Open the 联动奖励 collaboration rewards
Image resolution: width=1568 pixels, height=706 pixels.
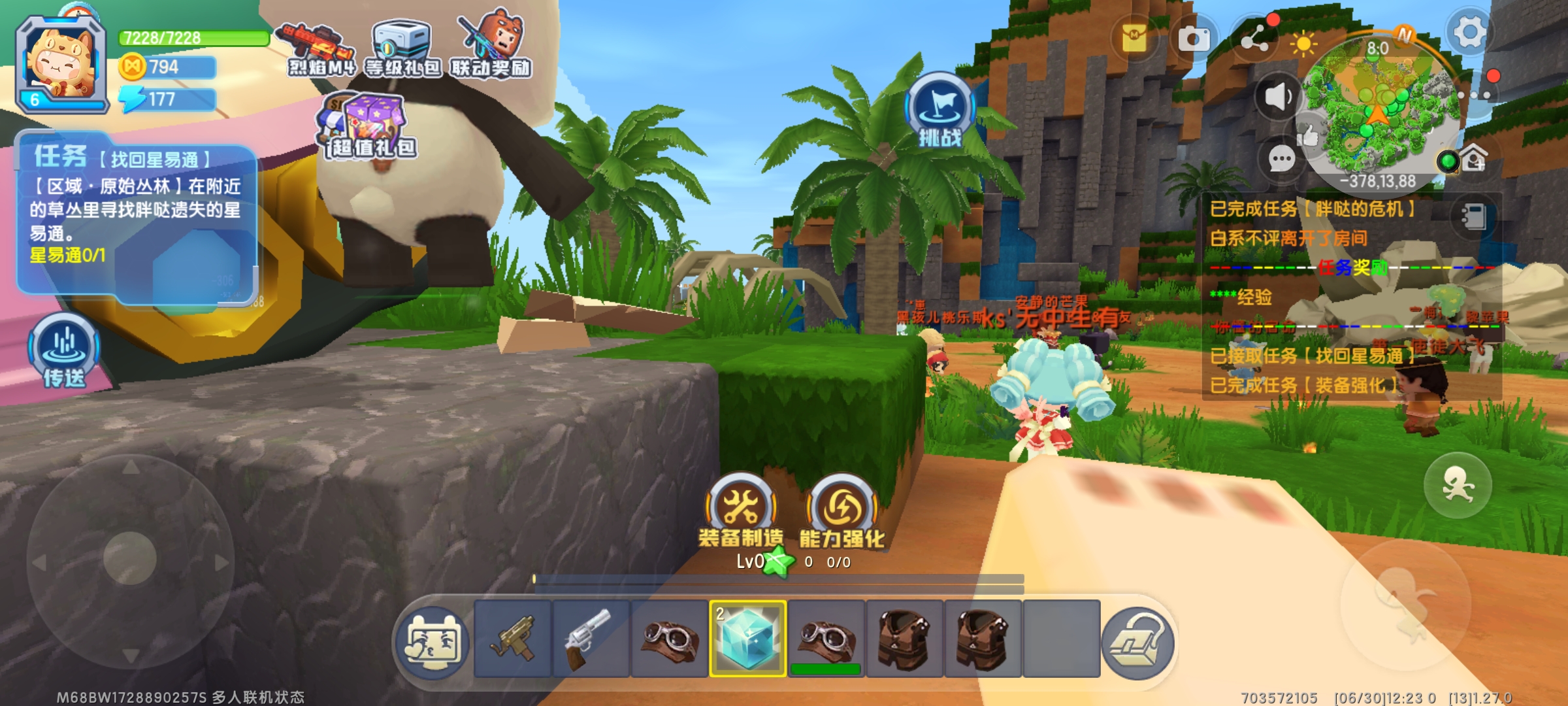(x=491, y=46)
